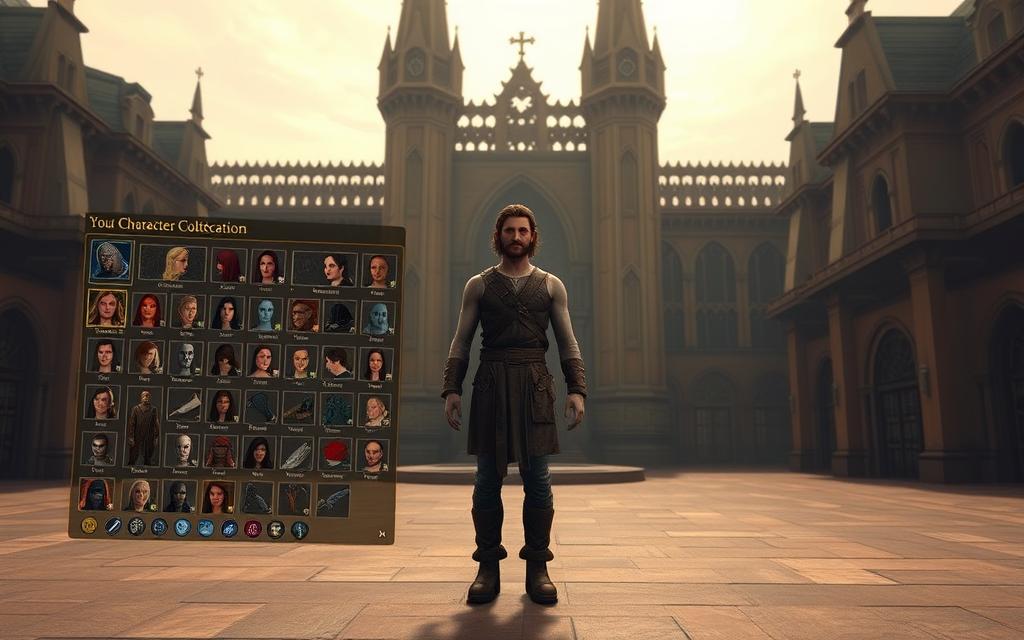Activate the magenta round rune icon
This screenshot has height=640, width=1024.
(253, 529)
